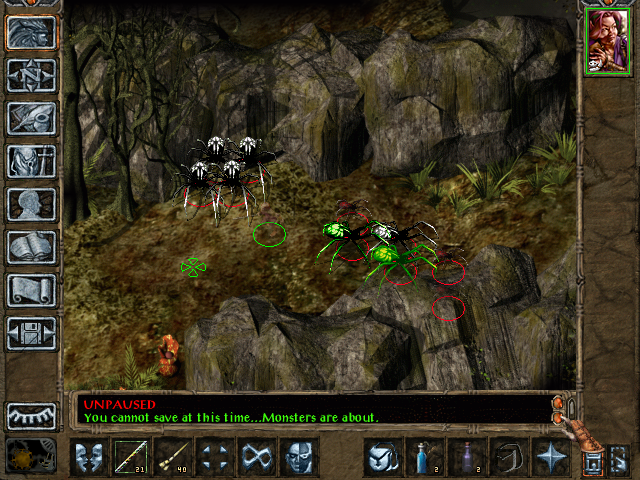Activate the four-arrows action button
This screenshot has width=640, height=480.
(x=214, y=457)
